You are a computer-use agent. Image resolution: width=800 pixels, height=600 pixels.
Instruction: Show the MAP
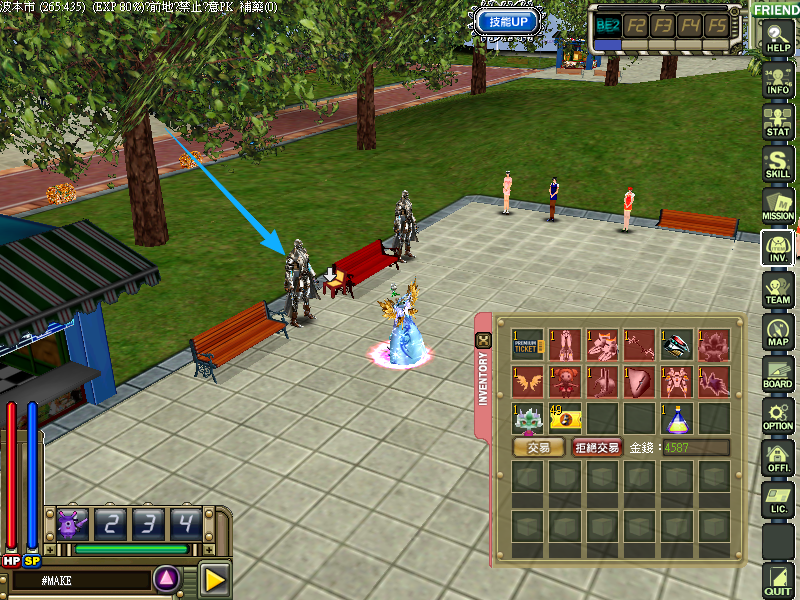click(x=777, y=331)
